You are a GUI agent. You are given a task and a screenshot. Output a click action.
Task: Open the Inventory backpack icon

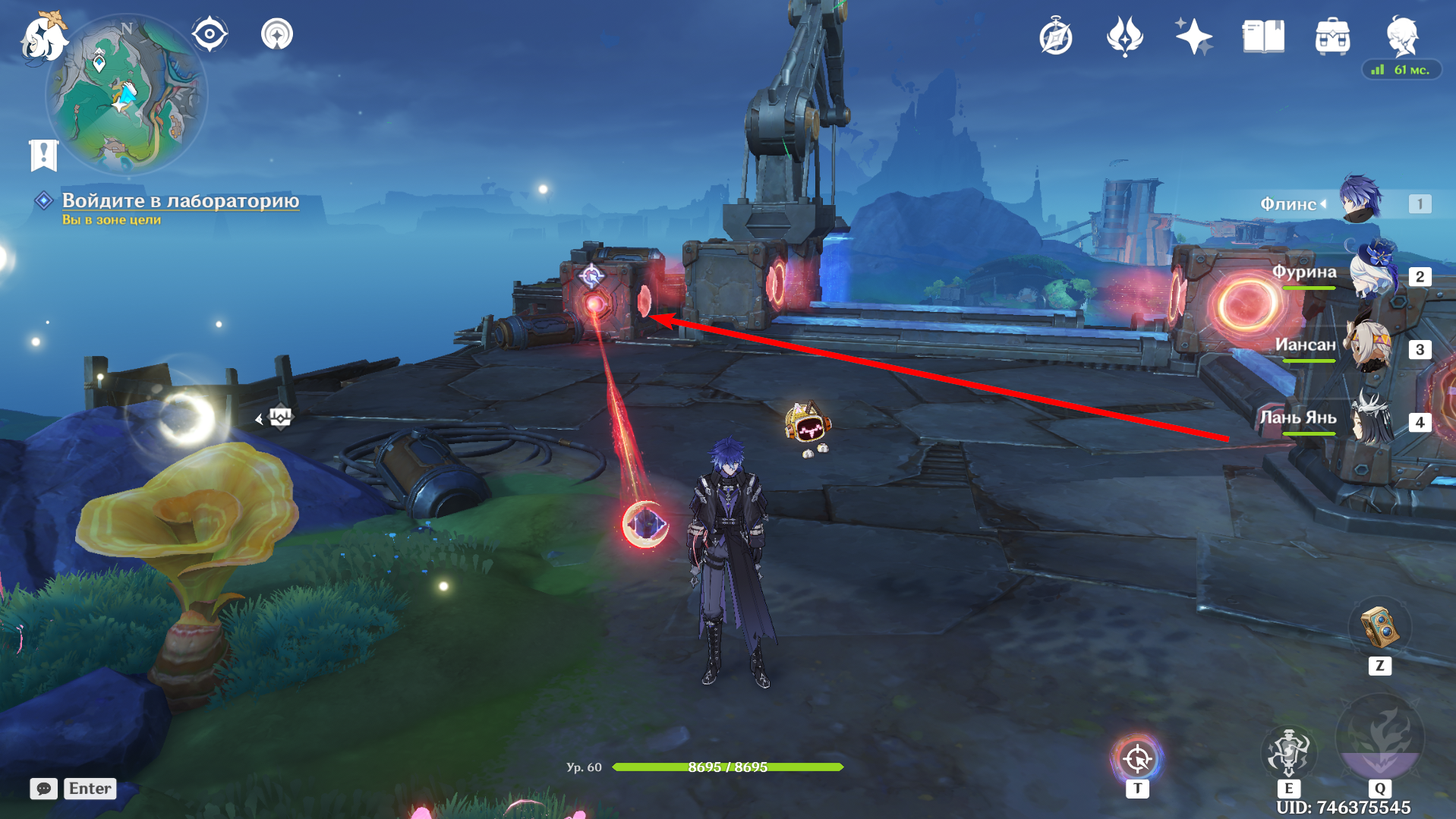tap(1331, 35)
